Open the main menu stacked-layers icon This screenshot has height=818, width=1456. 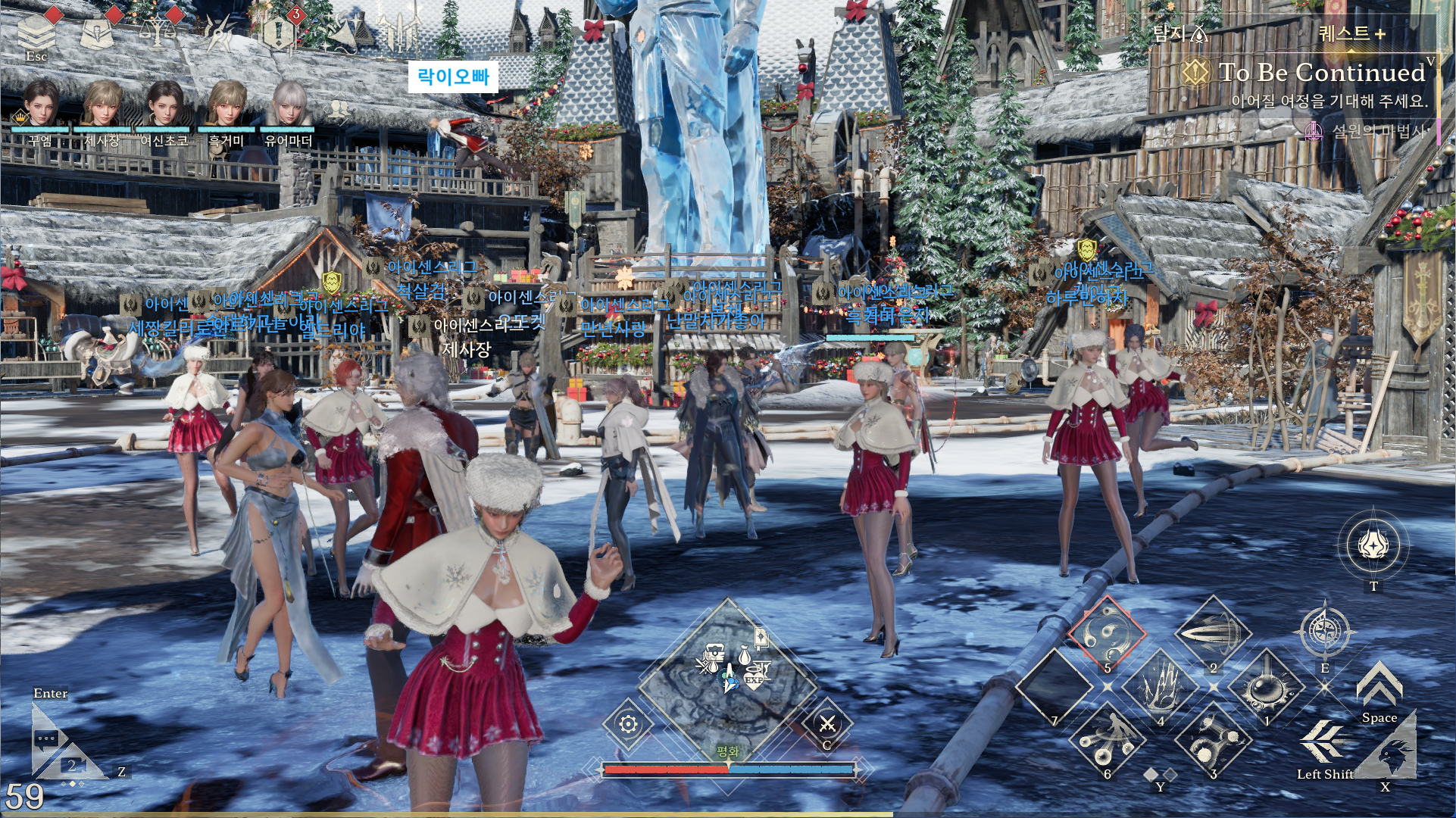click(36, 30)
